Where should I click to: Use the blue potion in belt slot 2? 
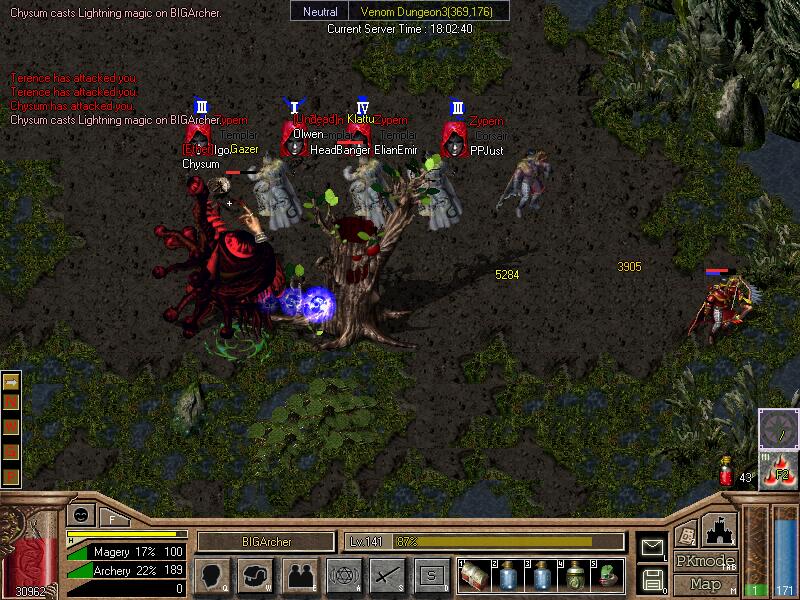[509, 575]
